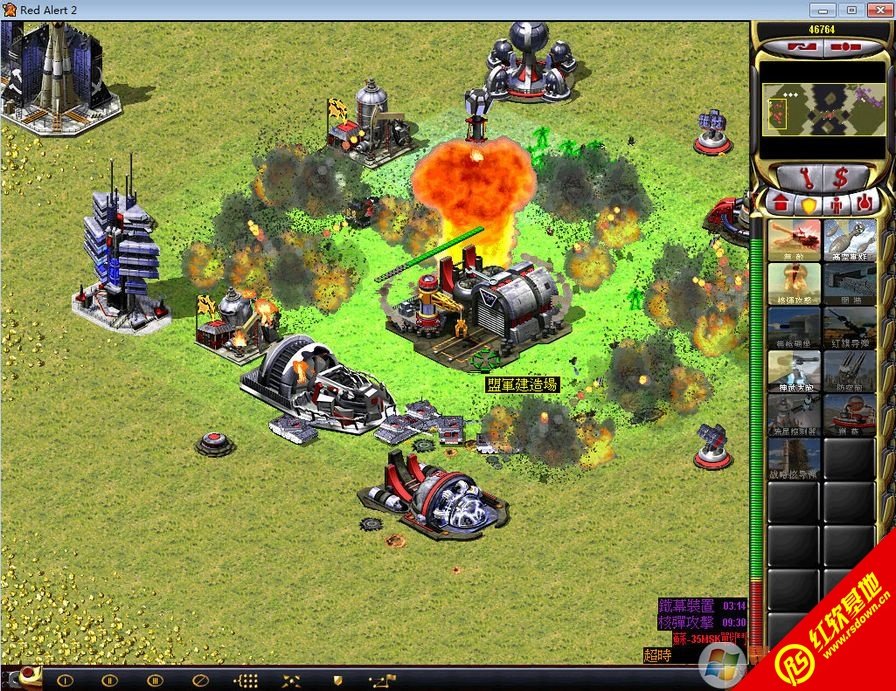Activate the dollar sign sell button

[x=840, y=178]
